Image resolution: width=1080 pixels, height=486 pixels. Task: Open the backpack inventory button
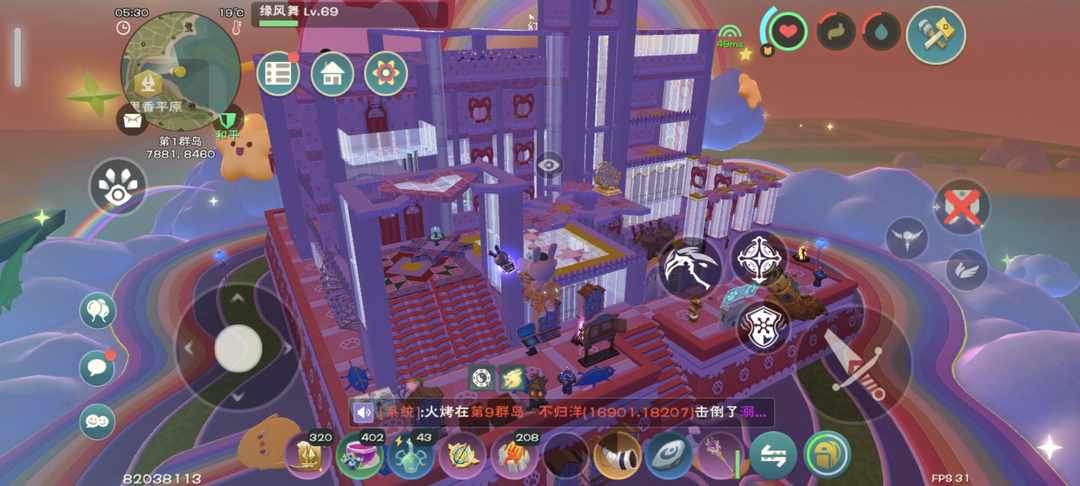pyautogui.click(x=826, y=455)
